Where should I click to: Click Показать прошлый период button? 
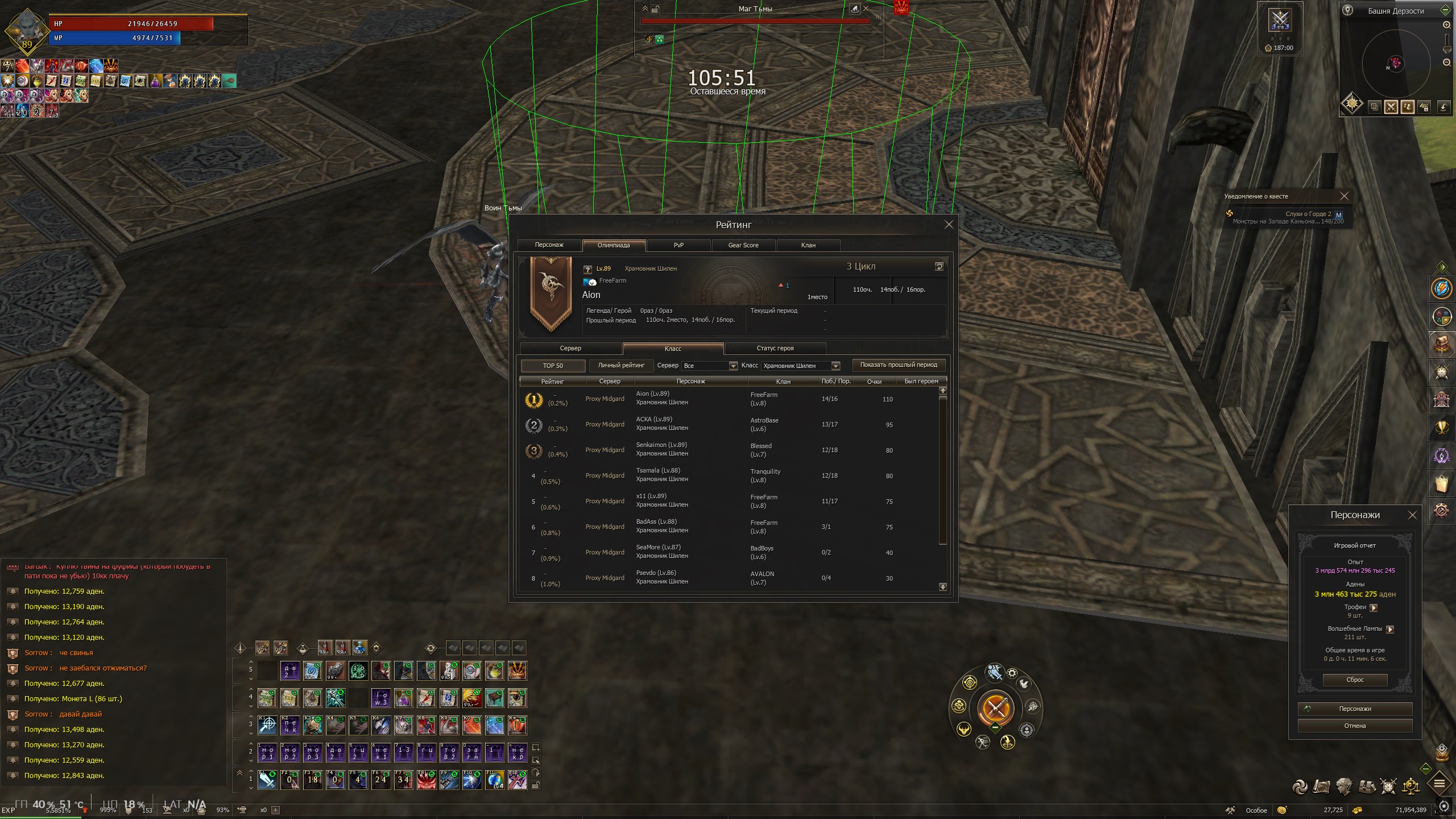tap(898, 365)
